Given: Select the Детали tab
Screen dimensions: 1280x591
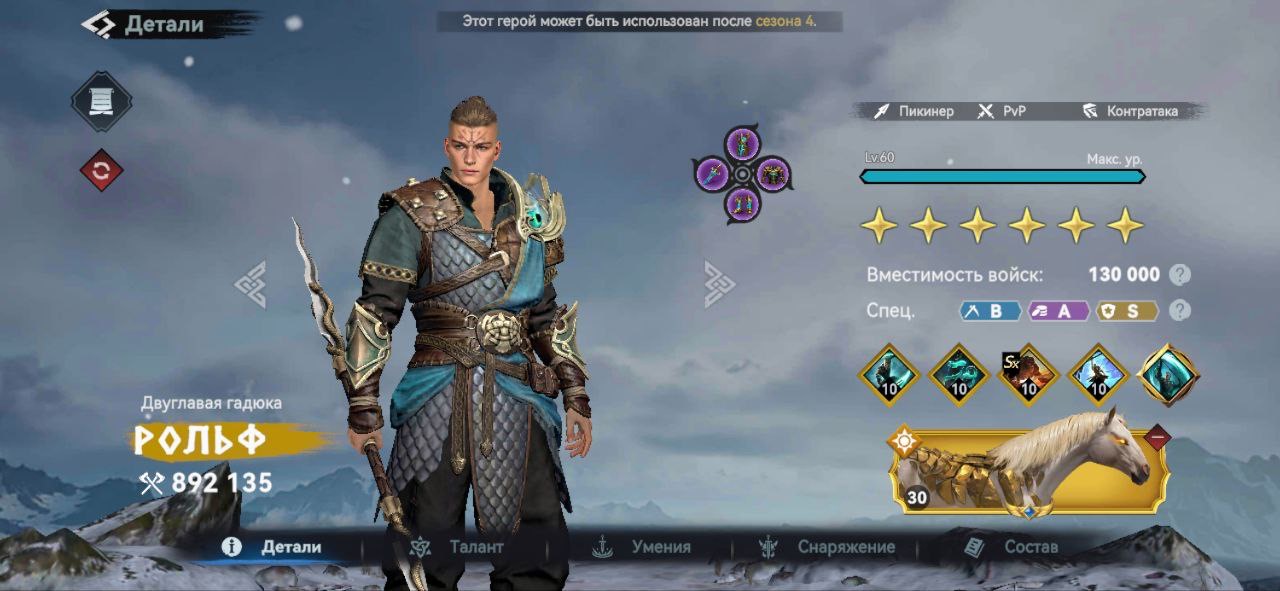Looking at the screenshot, I should click(275, 547).
